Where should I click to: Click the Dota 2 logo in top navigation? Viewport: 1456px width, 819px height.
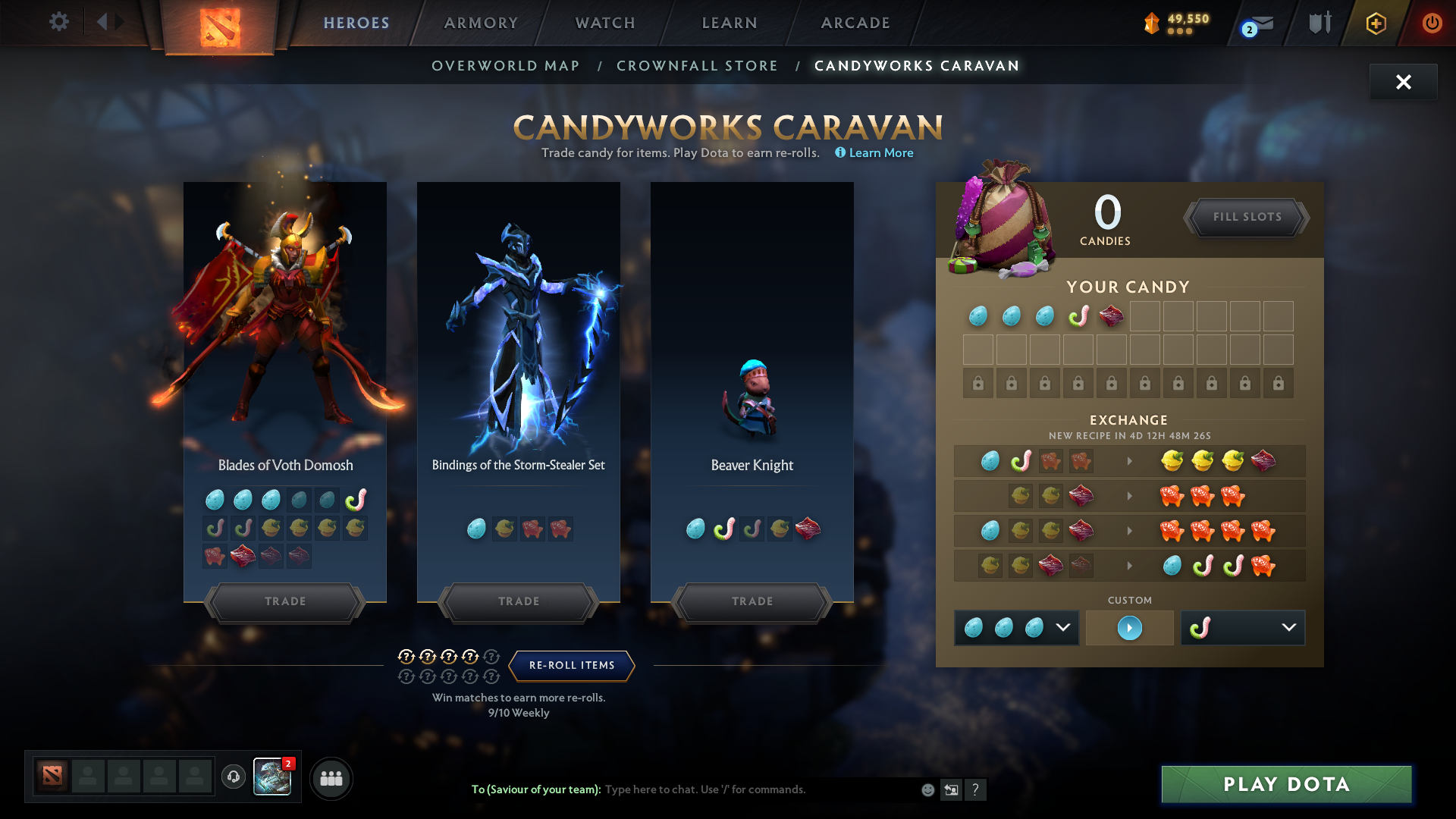218,23
